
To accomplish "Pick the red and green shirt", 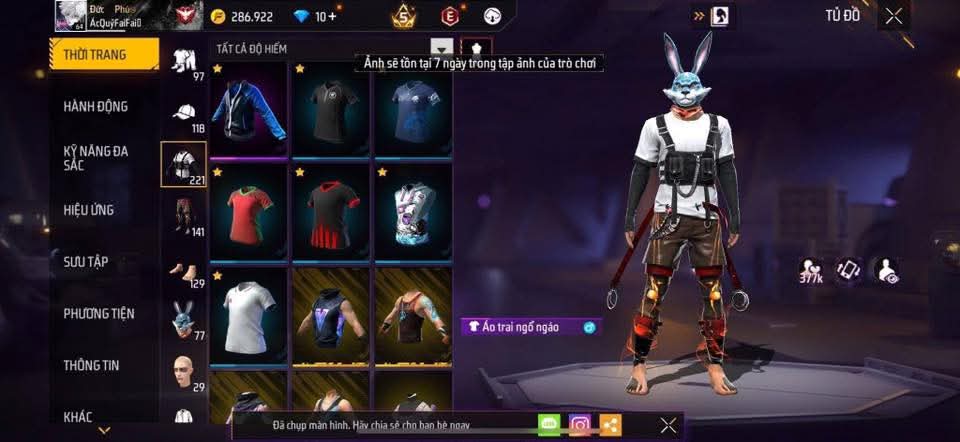I will pyautogui.click(x=248, y=212).
